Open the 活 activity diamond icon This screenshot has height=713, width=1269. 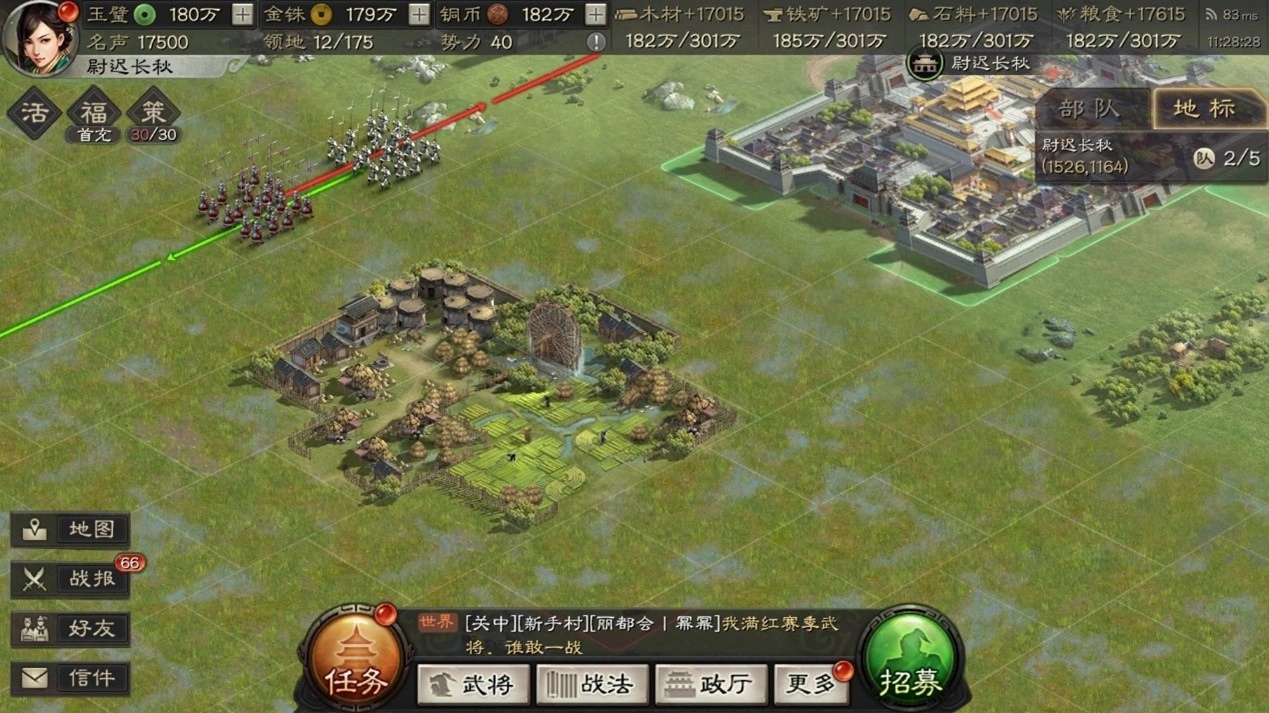[x=34, y=112]
